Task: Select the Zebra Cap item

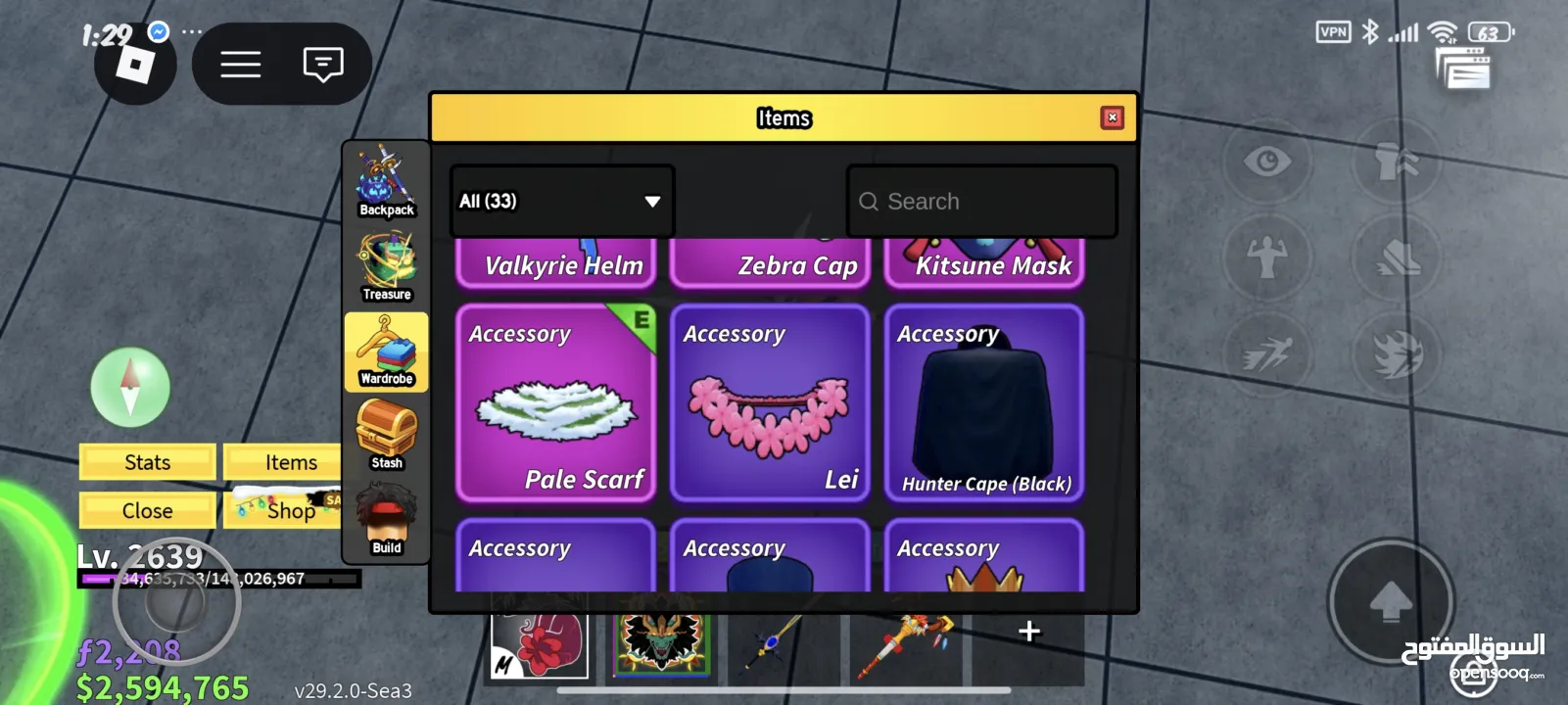Action: coord(770,264)
